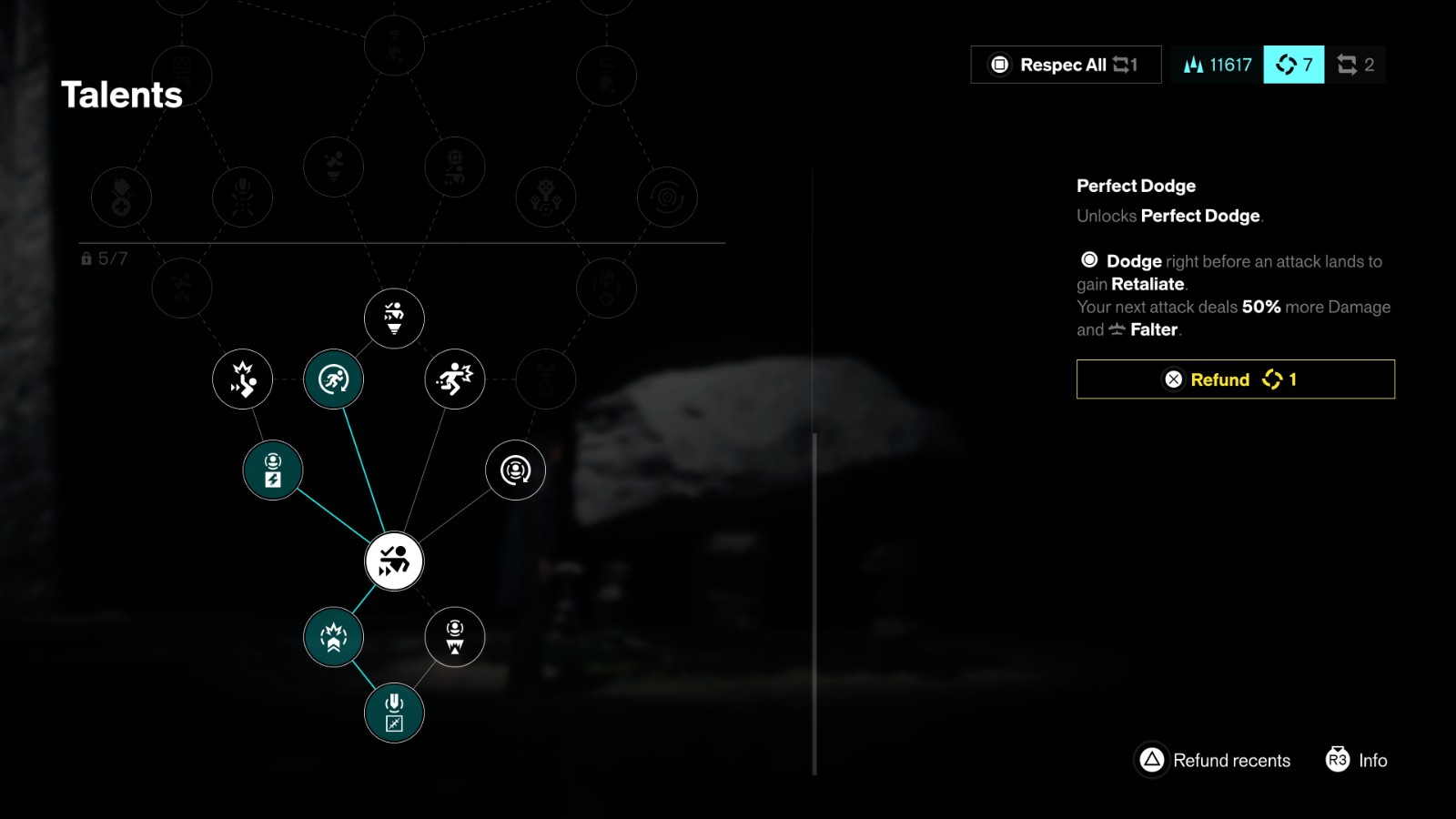Select the lightbulb finisher talent at the tree top
This screenshot has width=1456, height=819.
(x=393, y=318)
